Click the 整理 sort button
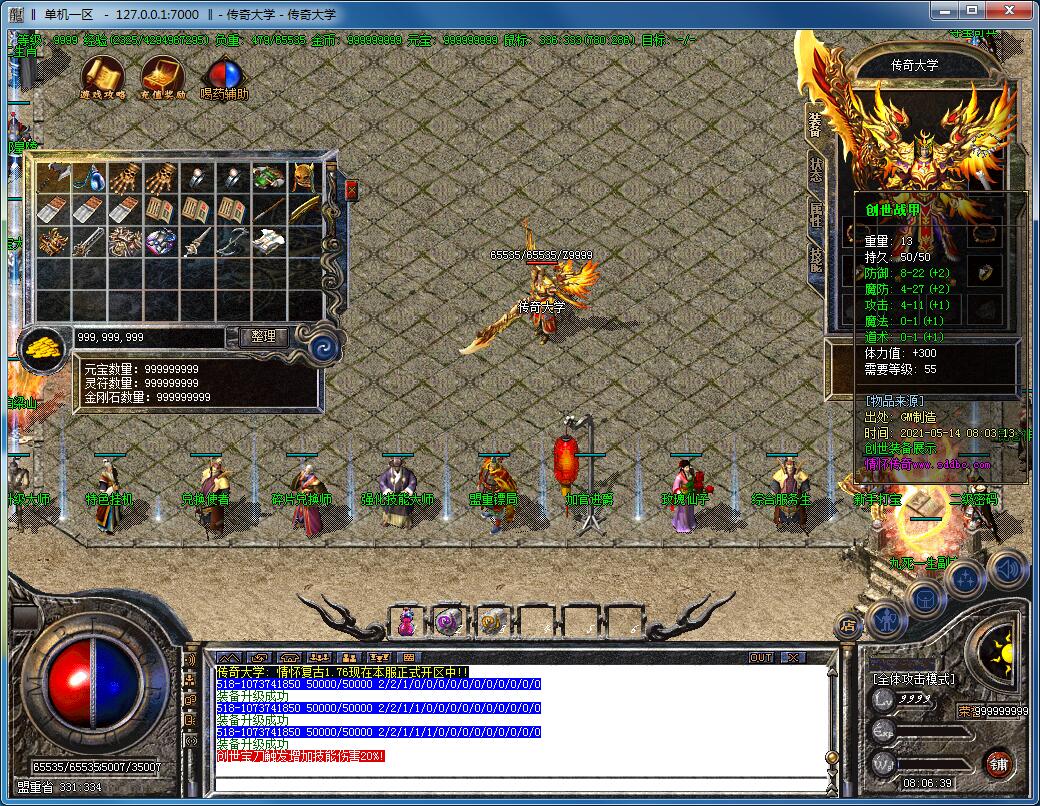Screen dimensions: 1040x806 [263, 337]
